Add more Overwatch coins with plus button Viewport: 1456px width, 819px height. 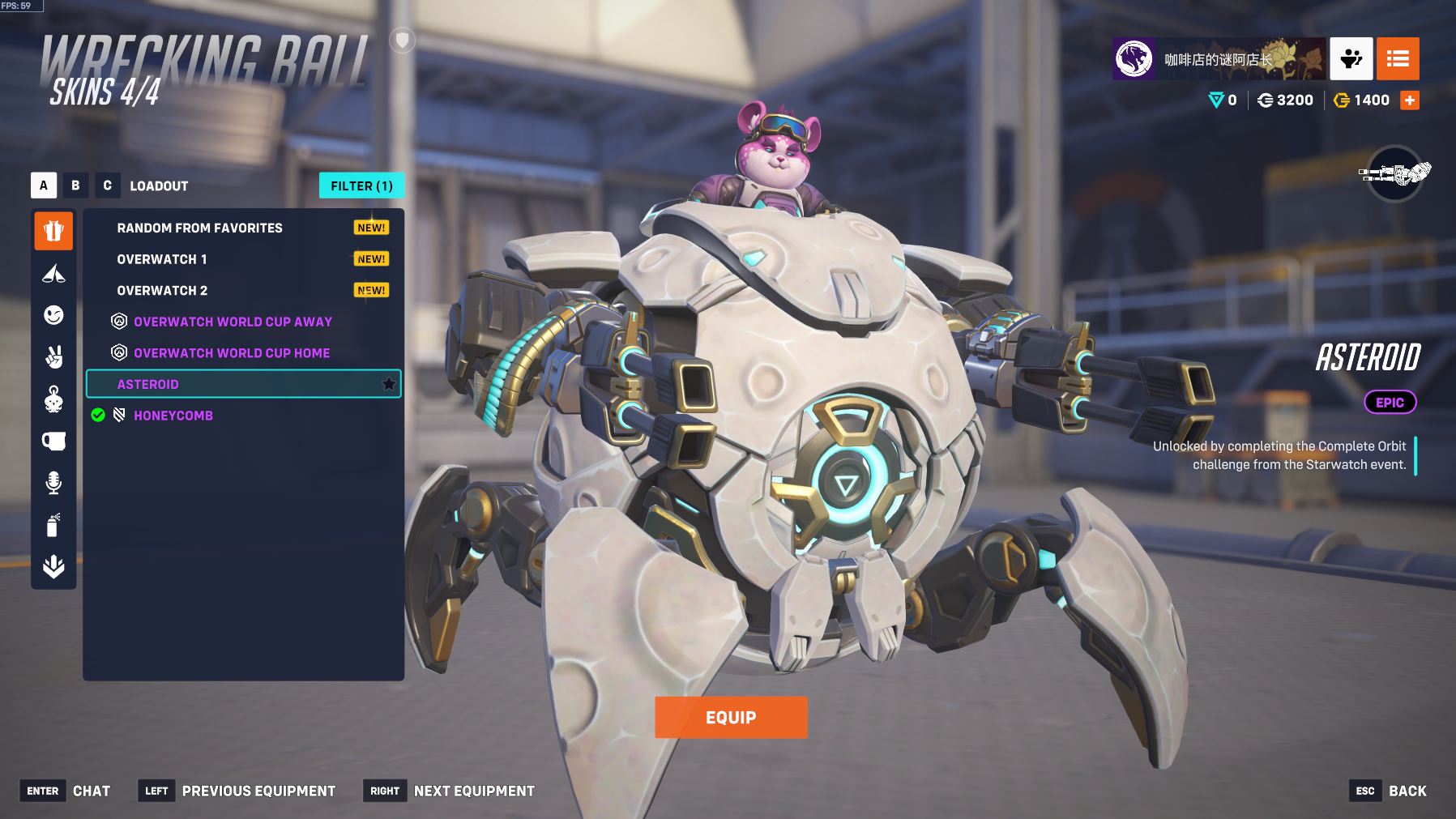tap(1410, 100)
